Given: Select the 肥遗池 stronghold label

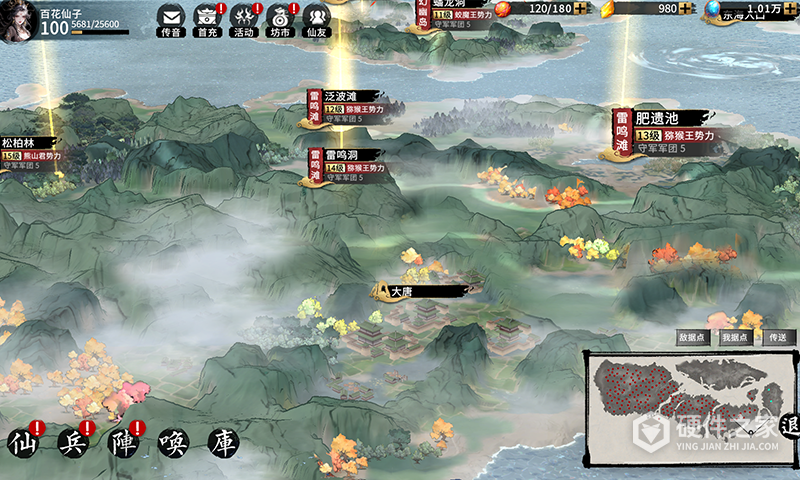Looking at the screenshot, I should 672,118.
